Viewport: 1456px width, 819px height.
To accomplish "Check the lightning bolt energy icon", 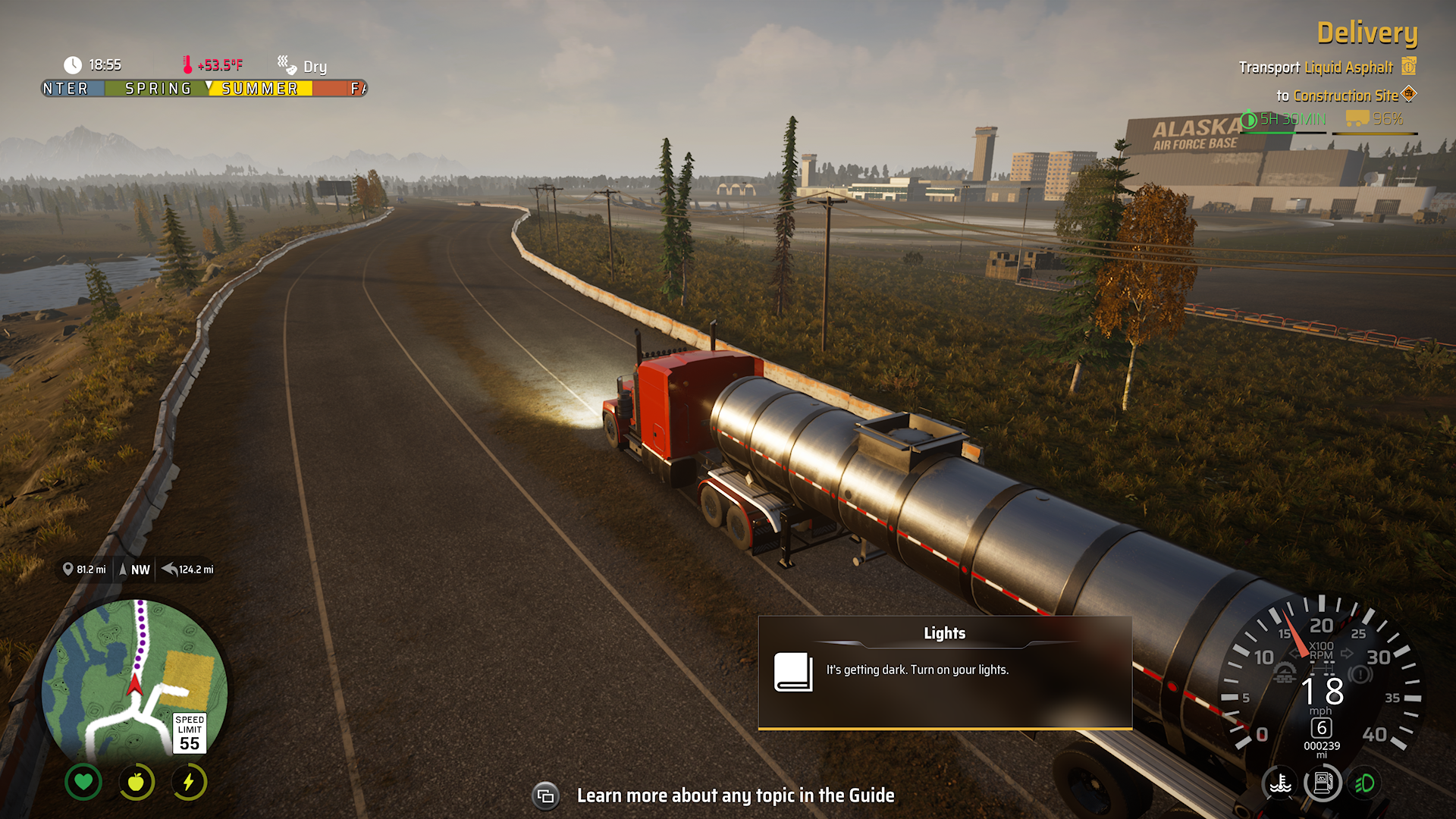I will (x=189, y=782).
